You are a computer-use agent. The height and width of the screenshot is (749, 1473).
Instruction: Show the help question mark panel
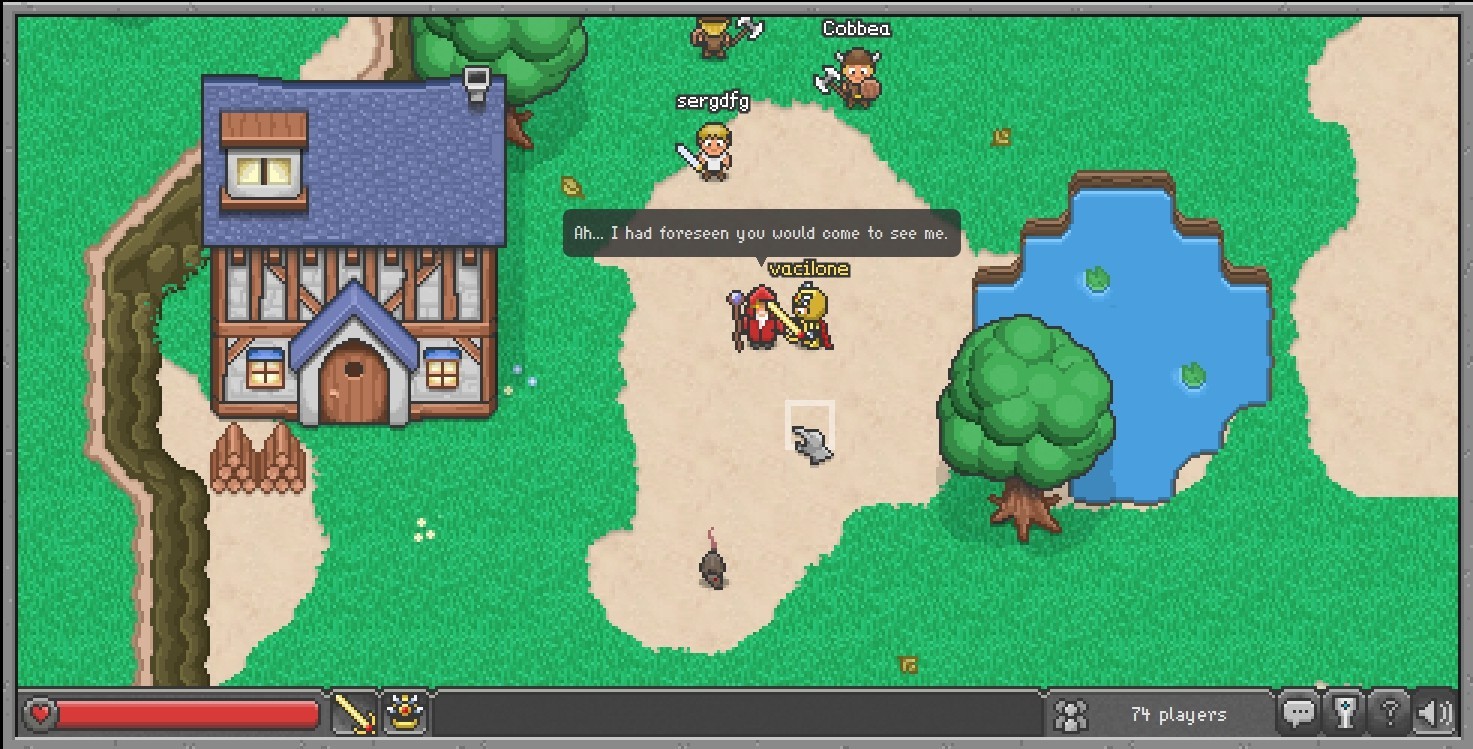[1389, 713]
